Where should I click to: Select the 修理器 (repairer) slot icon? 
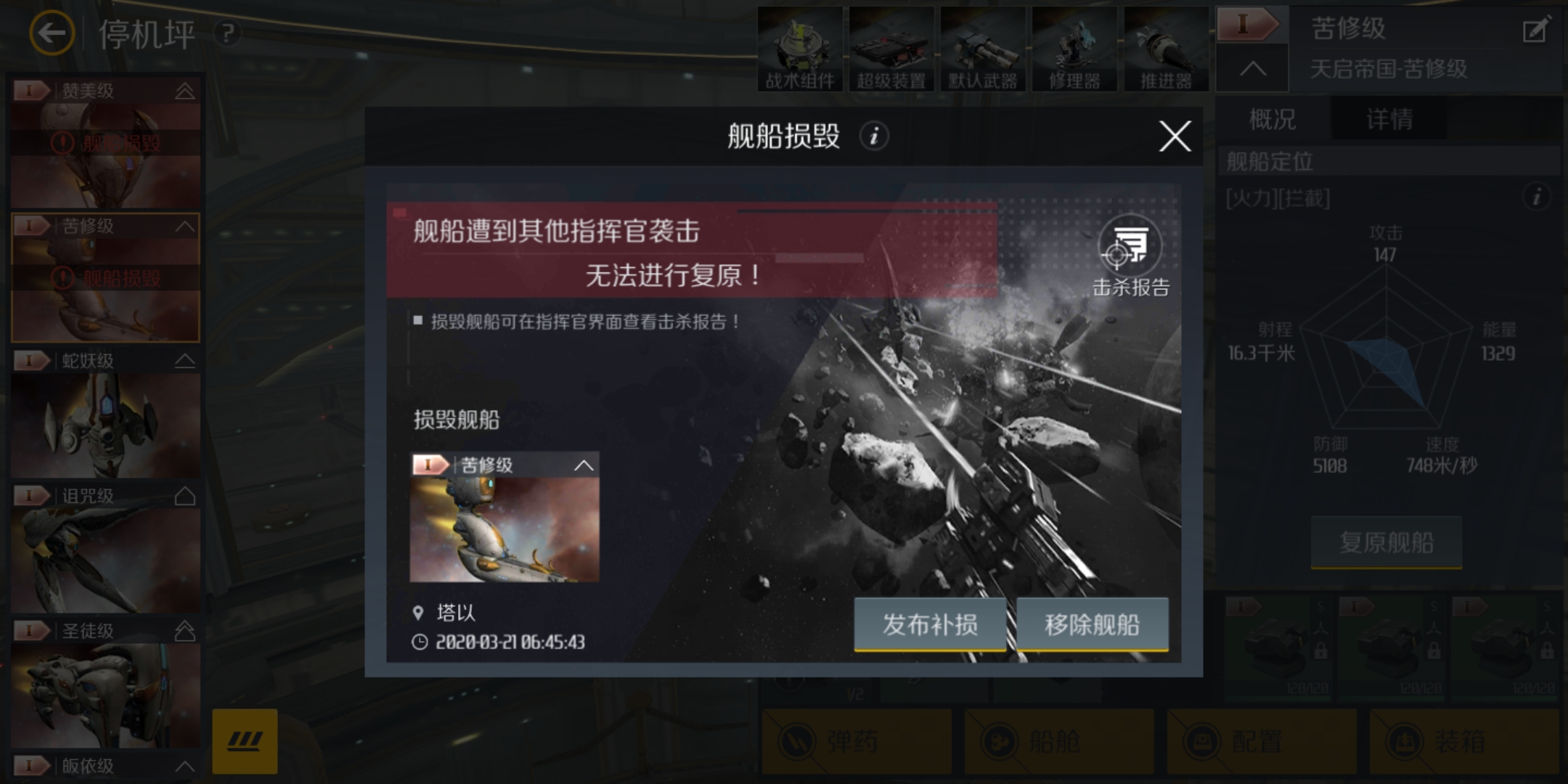point(1075,47)
